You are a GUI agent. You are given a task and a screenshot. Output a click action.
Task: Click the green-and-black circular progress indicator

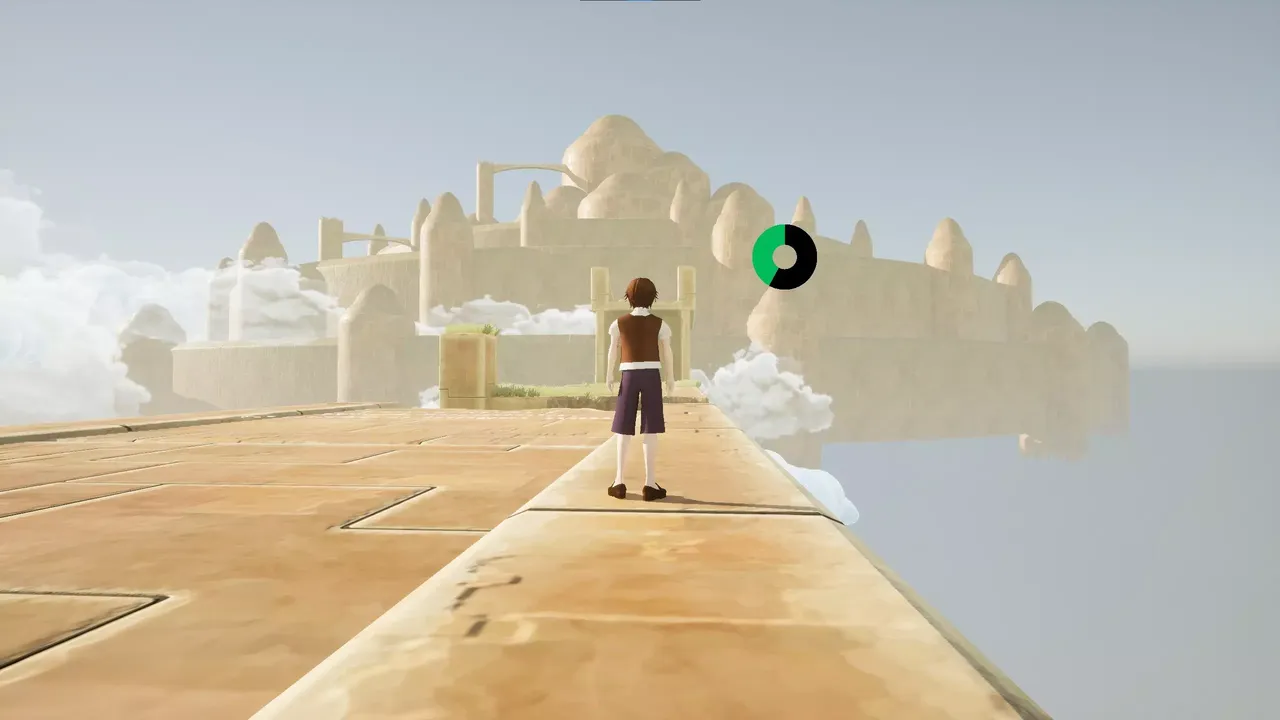pos(786,255)
